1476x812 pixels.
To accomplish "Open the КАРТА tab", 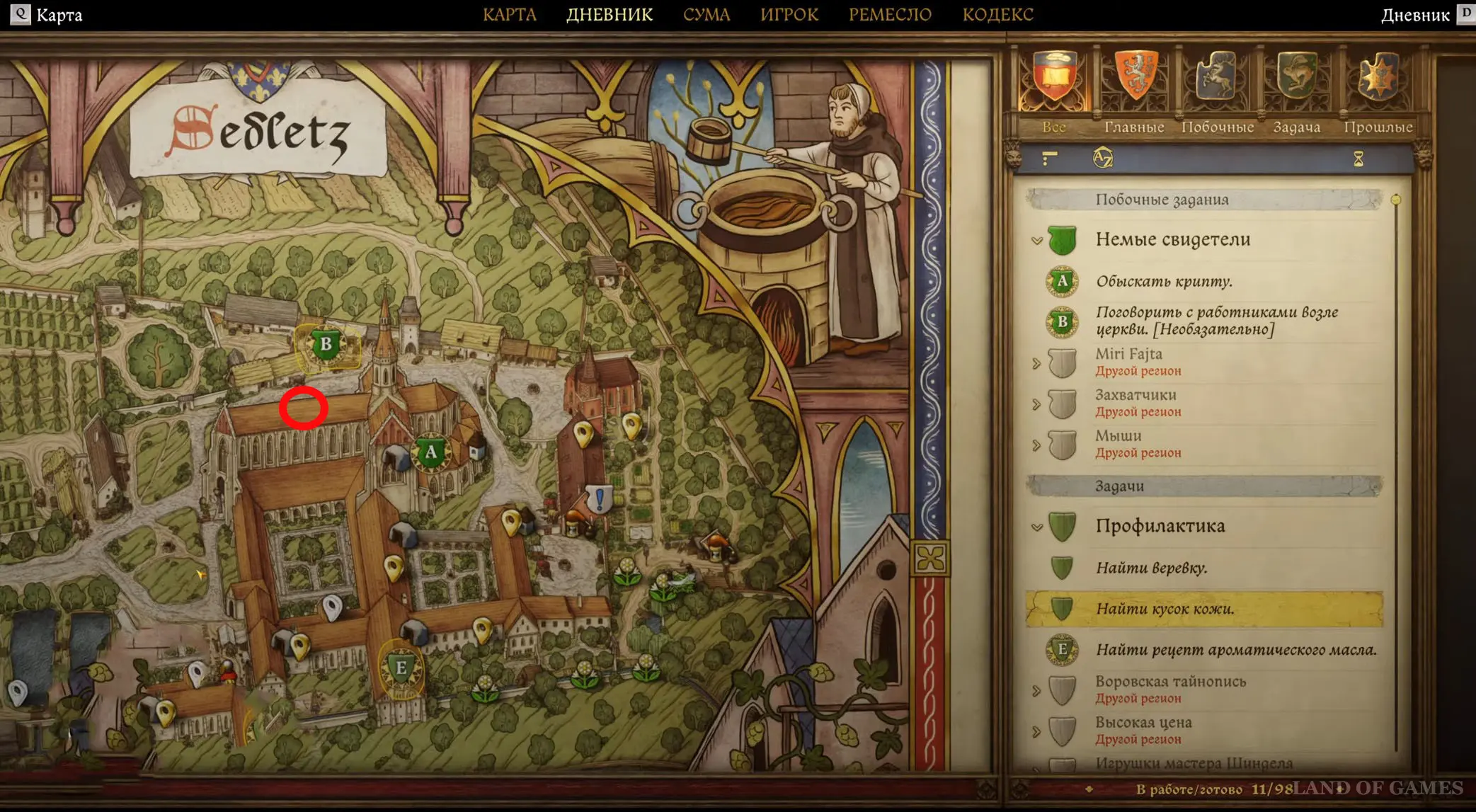I will click(x=509, y=15).
